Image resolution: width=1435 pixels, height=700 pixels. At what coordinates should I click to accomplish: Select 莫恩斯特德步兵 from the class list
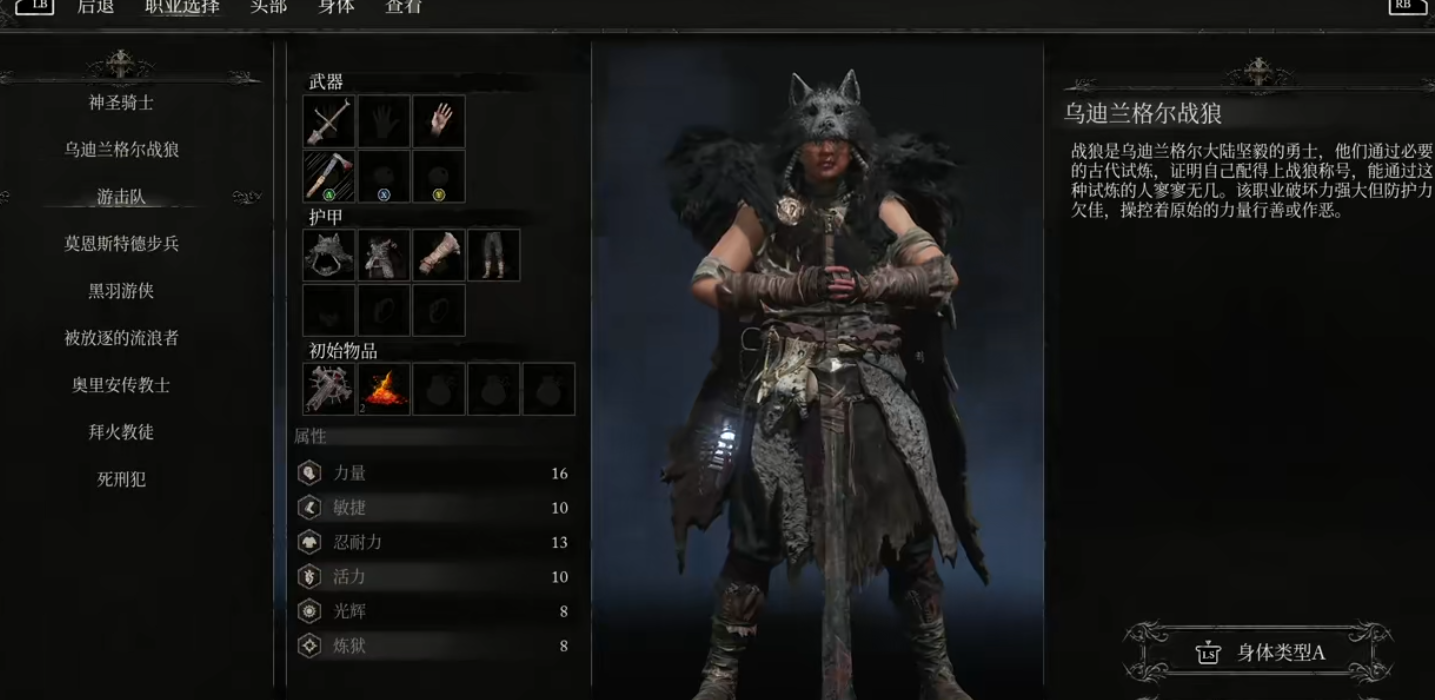(121, 244)
